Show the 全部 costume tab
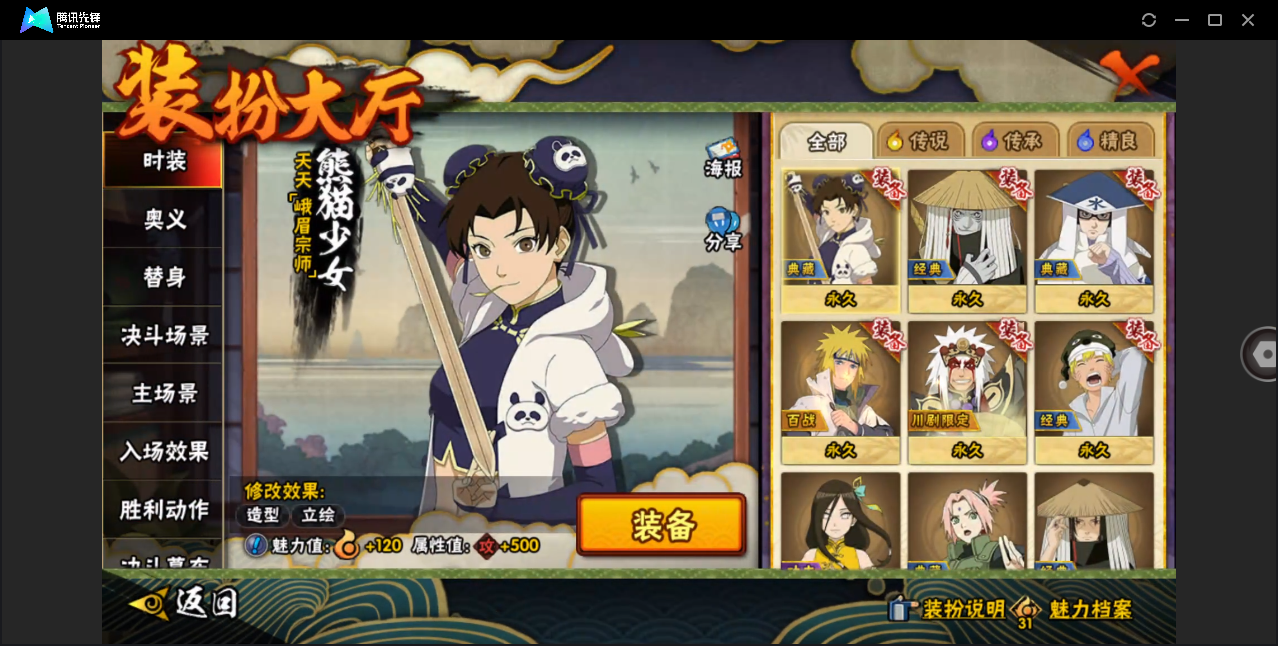The width and height of the screenshot is (1278, 646). [x=826, y=141]
